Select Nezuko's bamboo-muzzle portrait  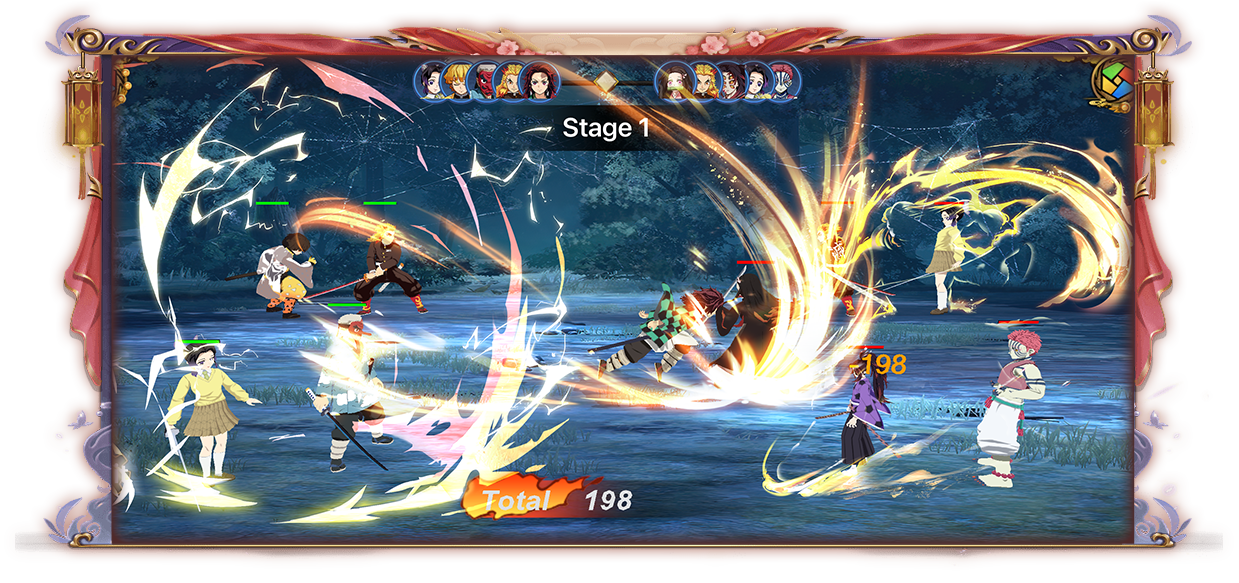point(674,80)
